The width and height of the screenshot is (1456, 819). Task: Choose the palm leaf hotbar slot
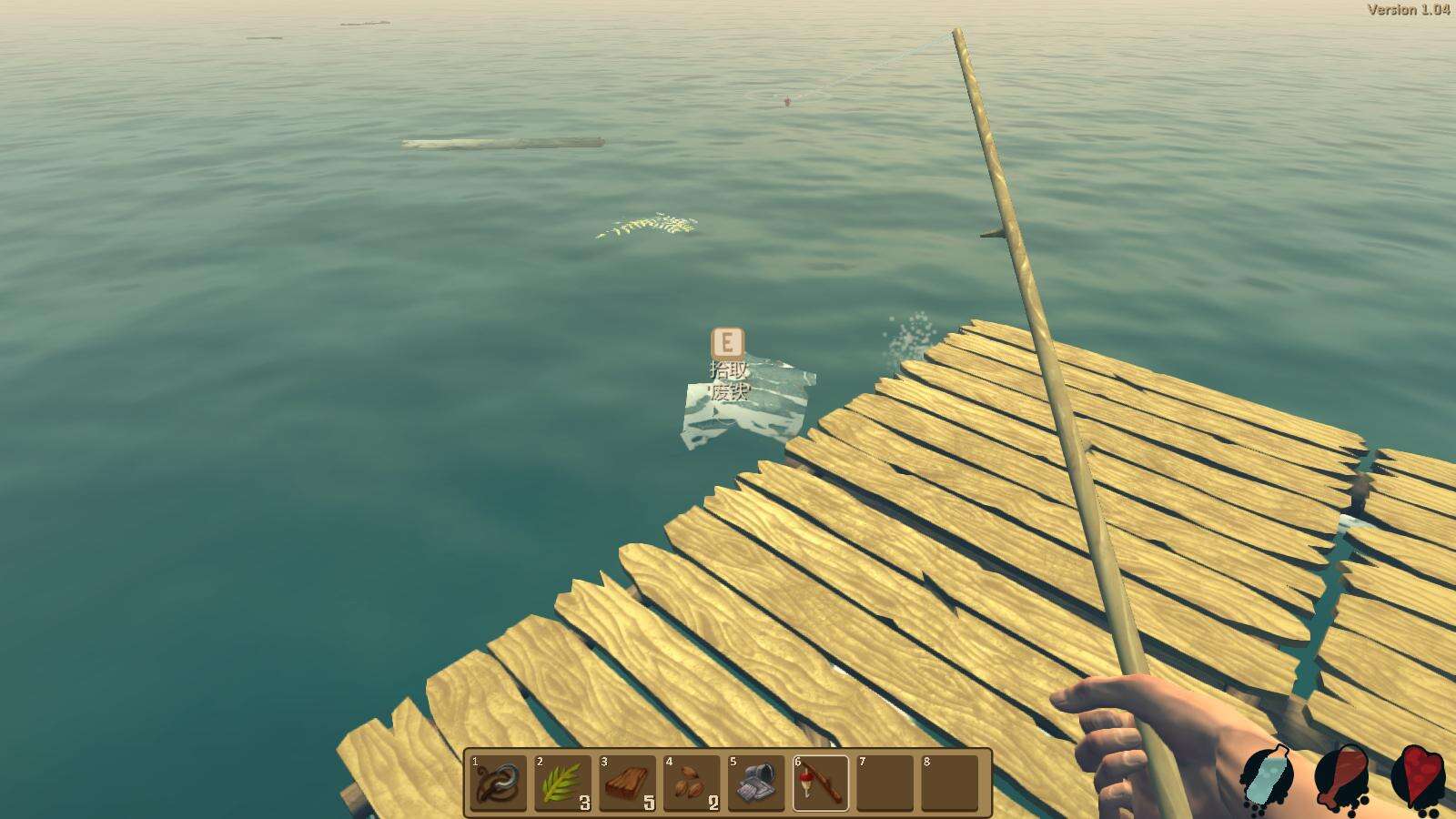point(562,783)
